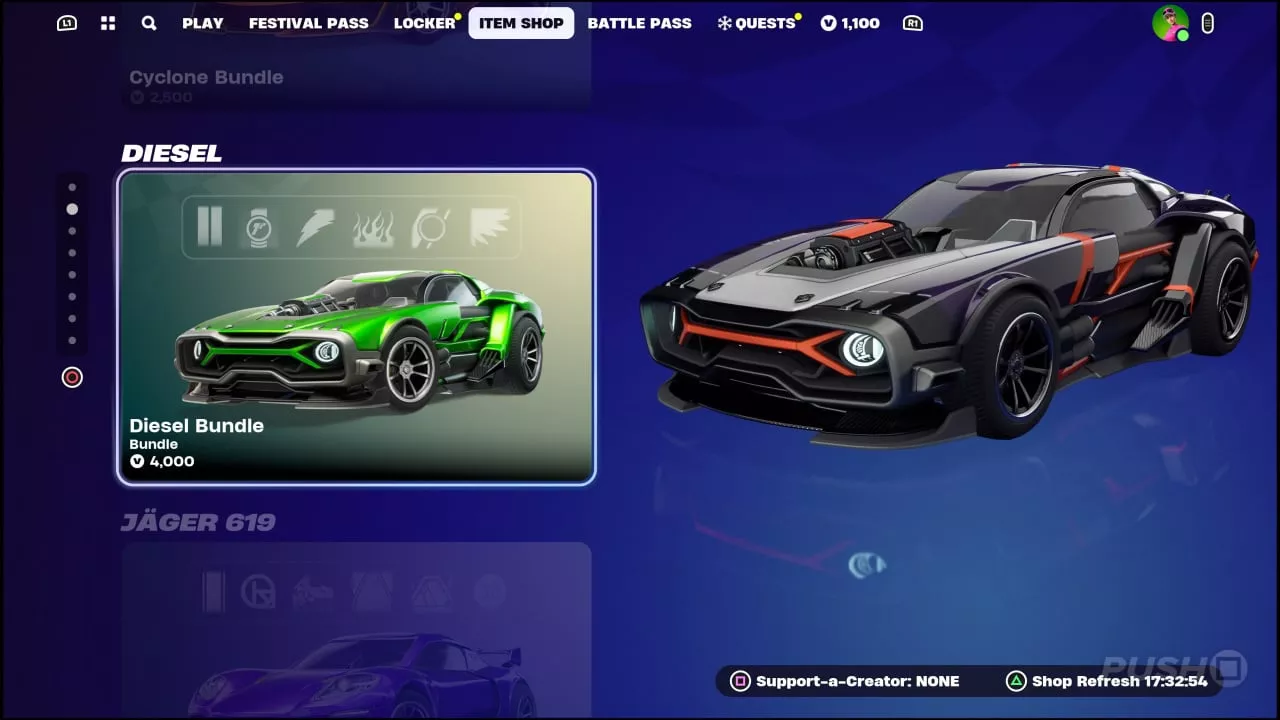Select the Diesel Bundle card
This screenshot has height=720, width=1280.
tap(356, 327)
